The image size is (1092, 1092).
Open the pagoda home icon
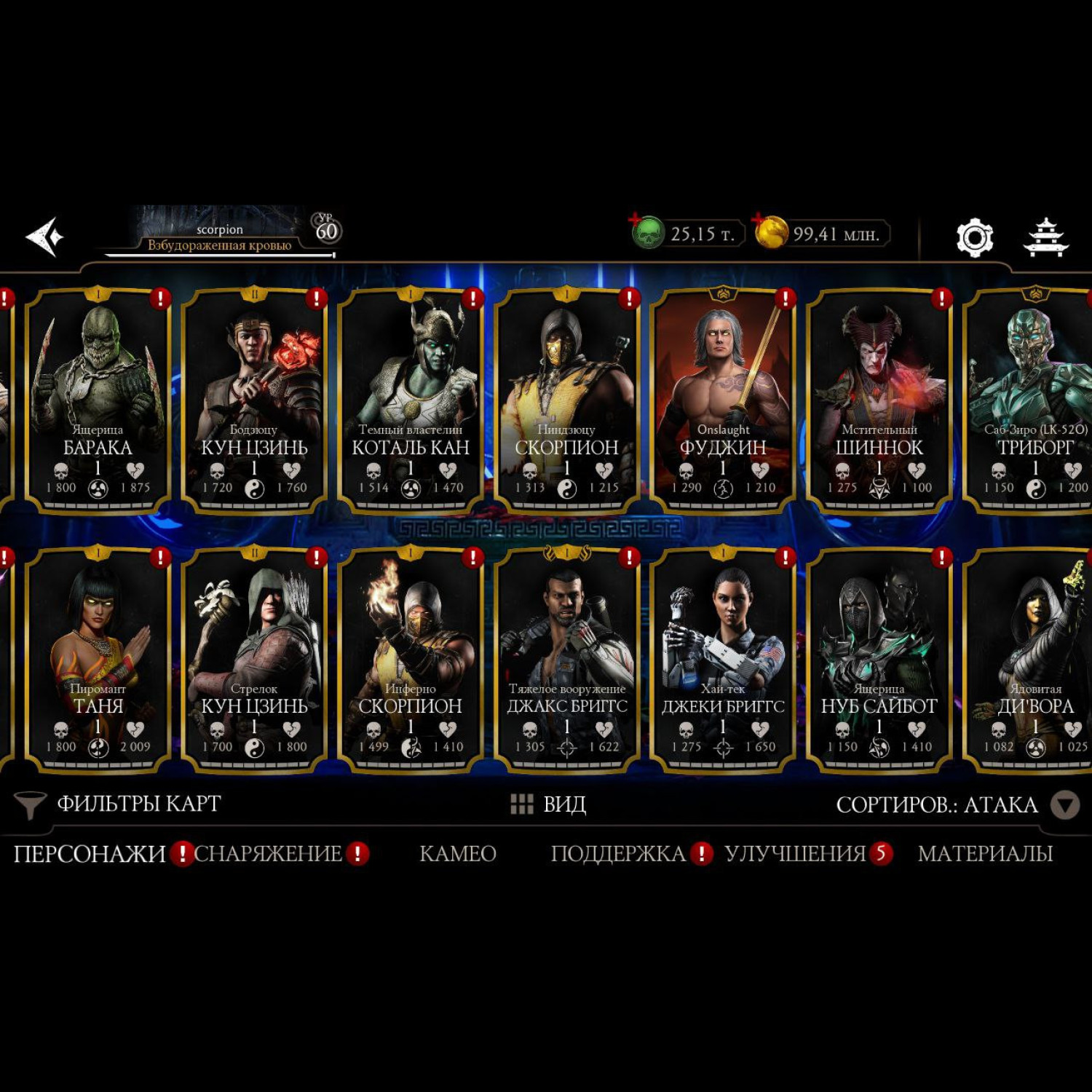1045,237
